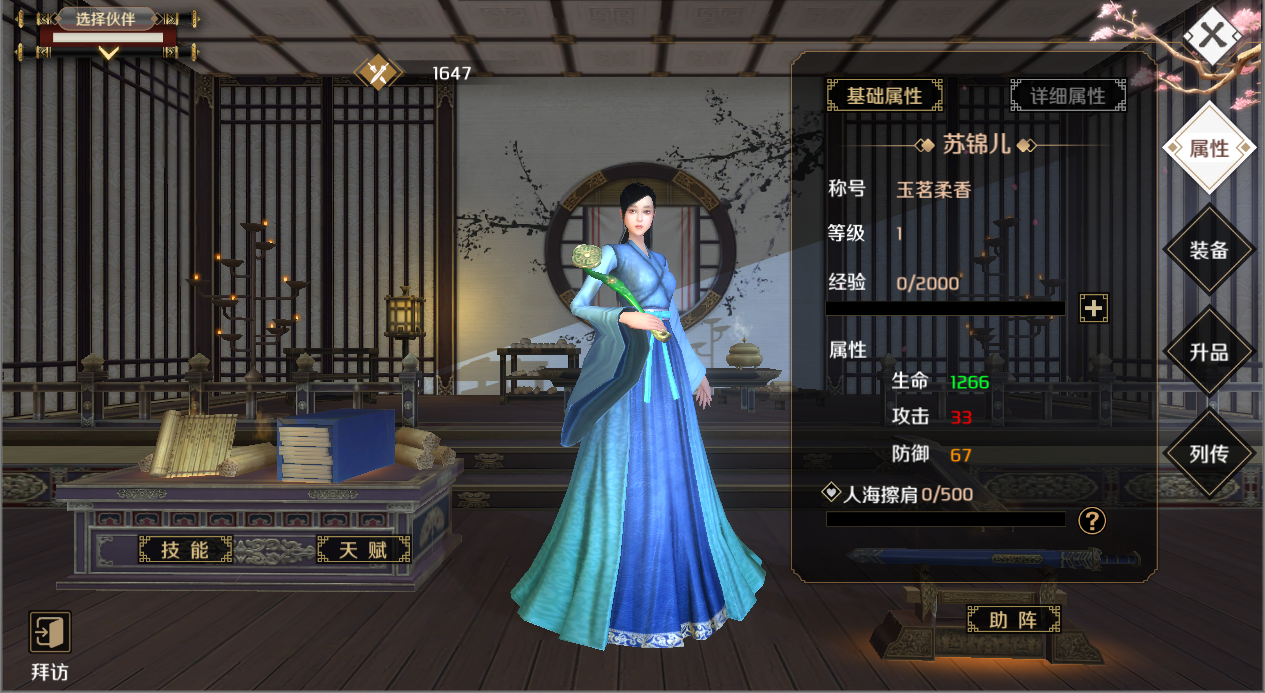Switch to the 基础属性 tab
This screenshot has width=1265, height=693.
click(884, 96)
